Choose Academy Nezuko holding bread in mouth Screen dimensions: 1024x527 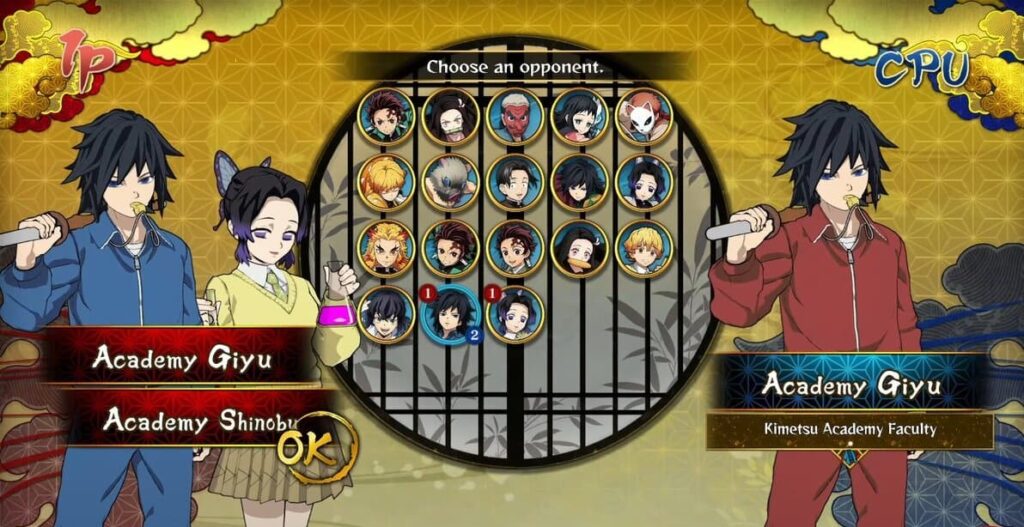(580, 248)
